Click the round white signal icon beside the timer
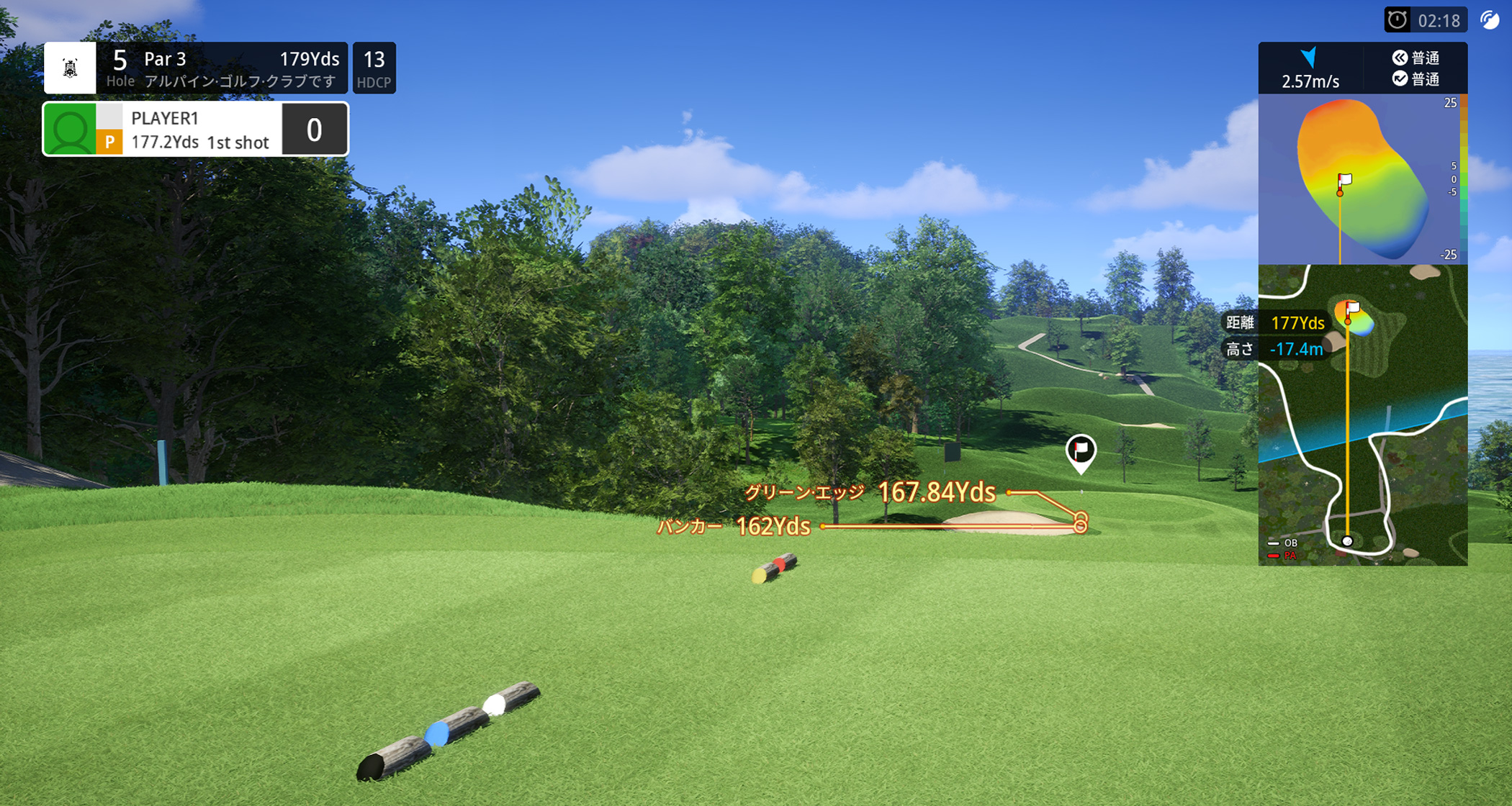1512x806 pixels. (x=1489, y=20)
